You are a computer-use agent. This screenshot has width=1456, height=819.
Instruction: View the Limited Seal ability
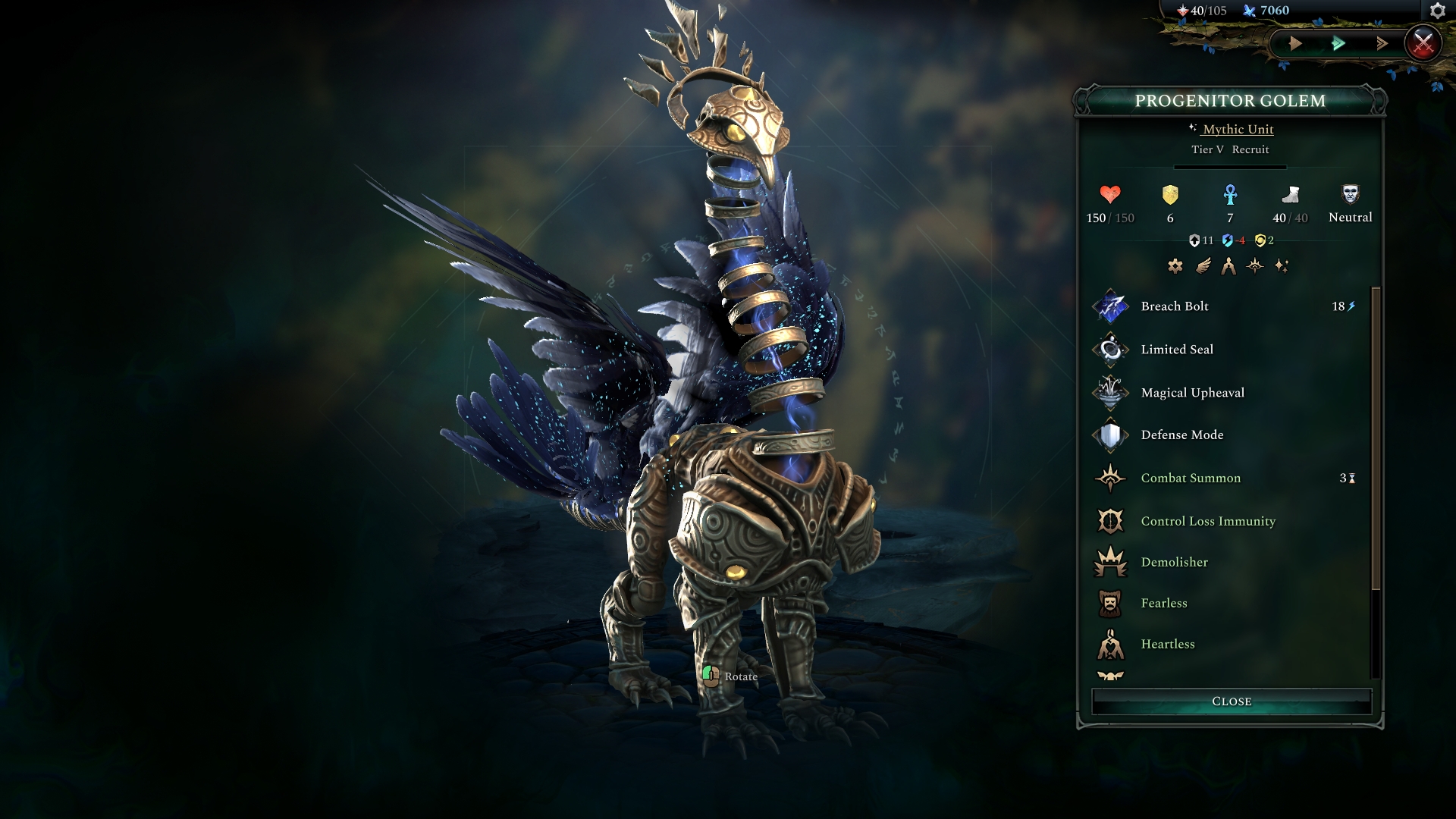1177,350
